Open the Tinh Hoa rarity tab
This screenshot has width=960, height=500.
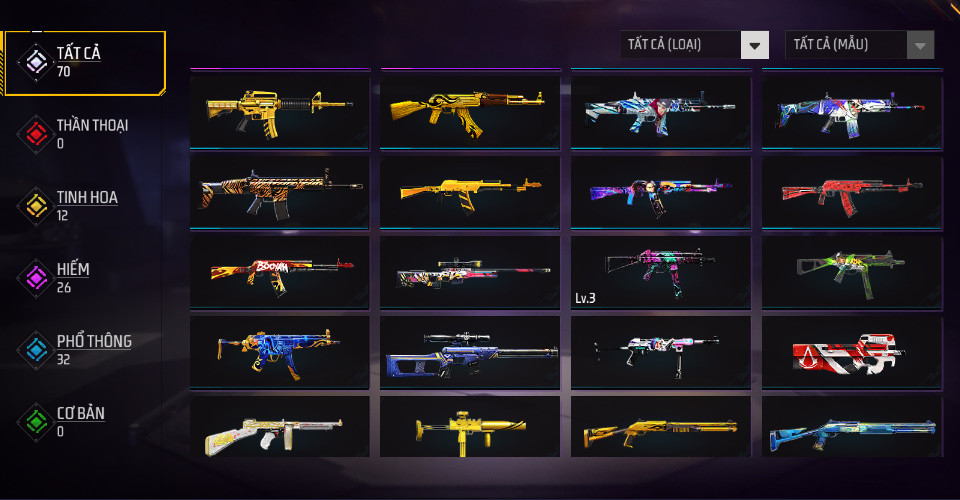click(x=85, y=205)
